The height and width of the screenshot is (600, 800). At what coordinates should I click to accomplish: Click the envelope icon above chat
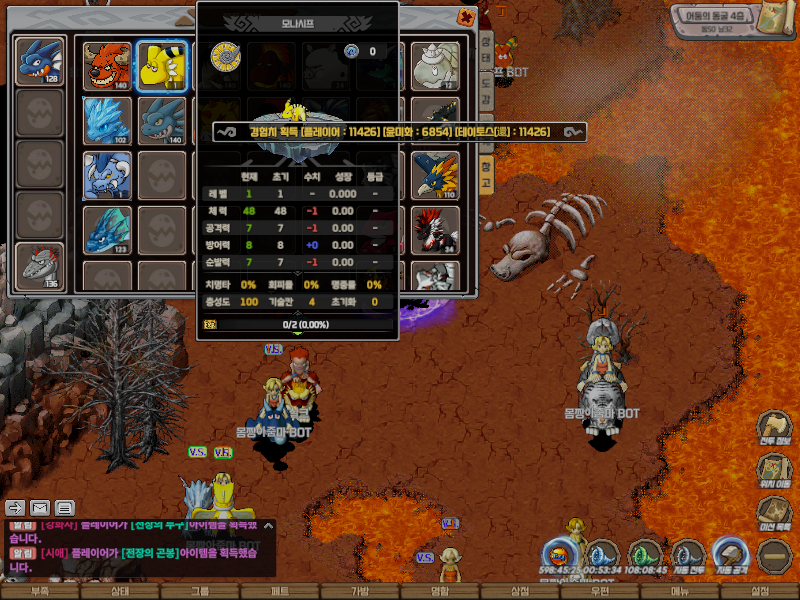40,507
